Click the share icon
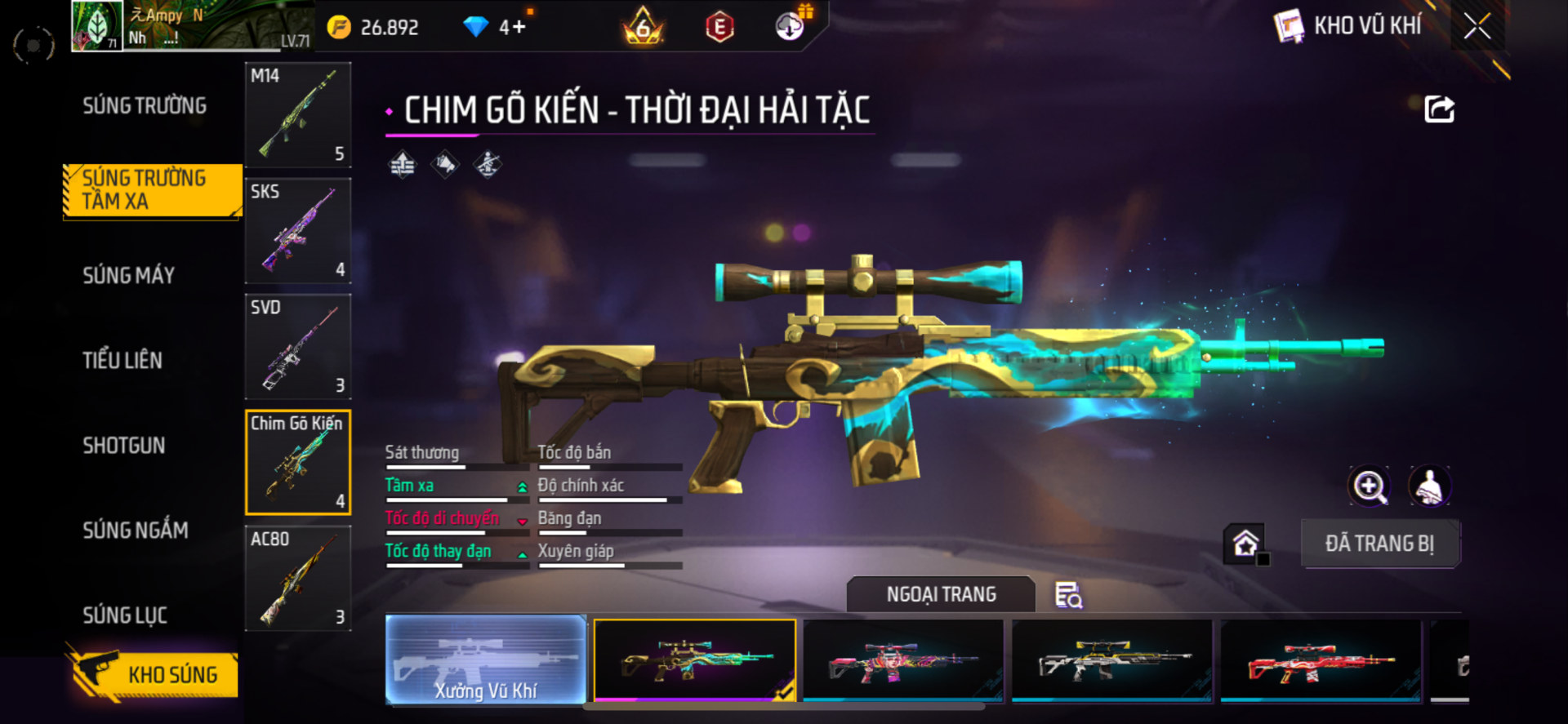Screen dimensions: 1568x724 click(1439, 109)
